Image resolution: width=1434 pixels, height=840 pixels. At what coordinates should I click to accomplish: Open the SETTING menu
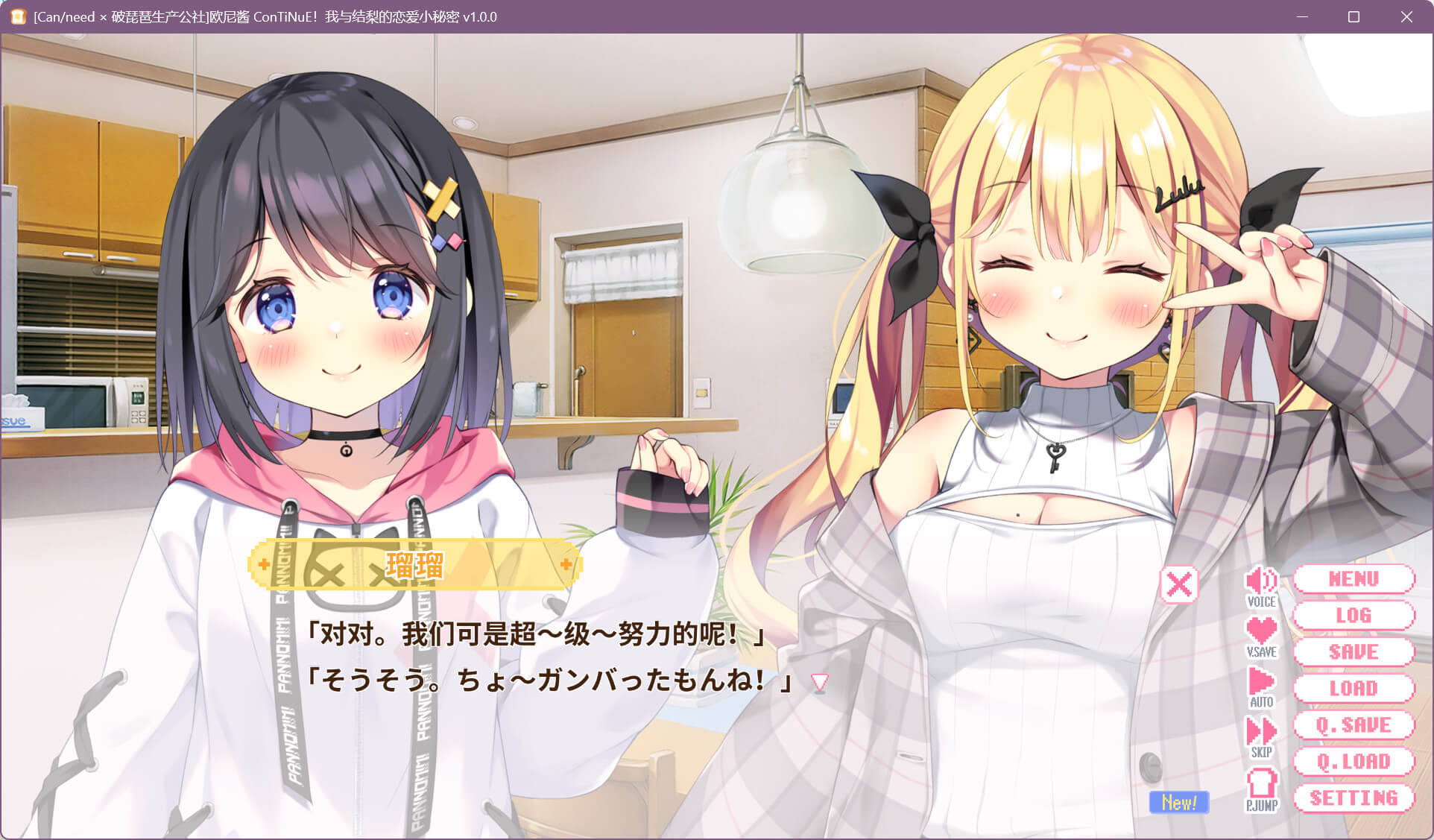point(1354,798)
